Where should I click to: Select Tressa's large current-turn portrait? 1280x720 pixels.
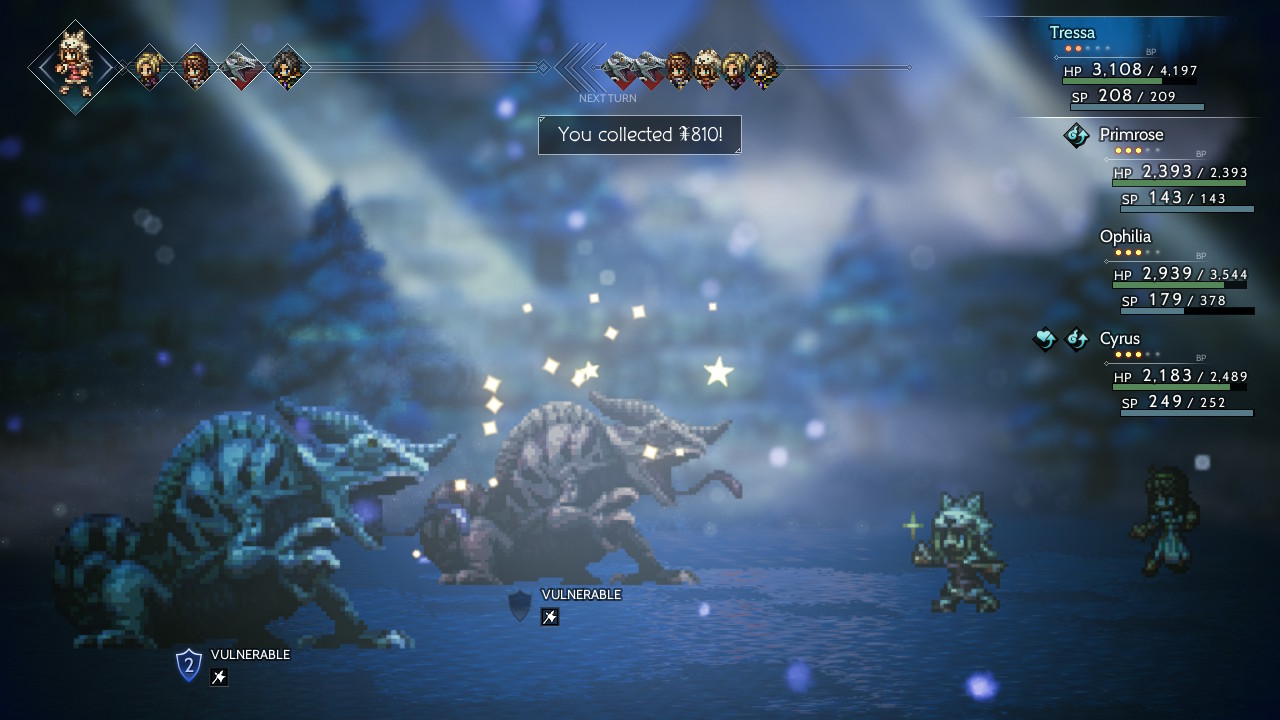75,66
